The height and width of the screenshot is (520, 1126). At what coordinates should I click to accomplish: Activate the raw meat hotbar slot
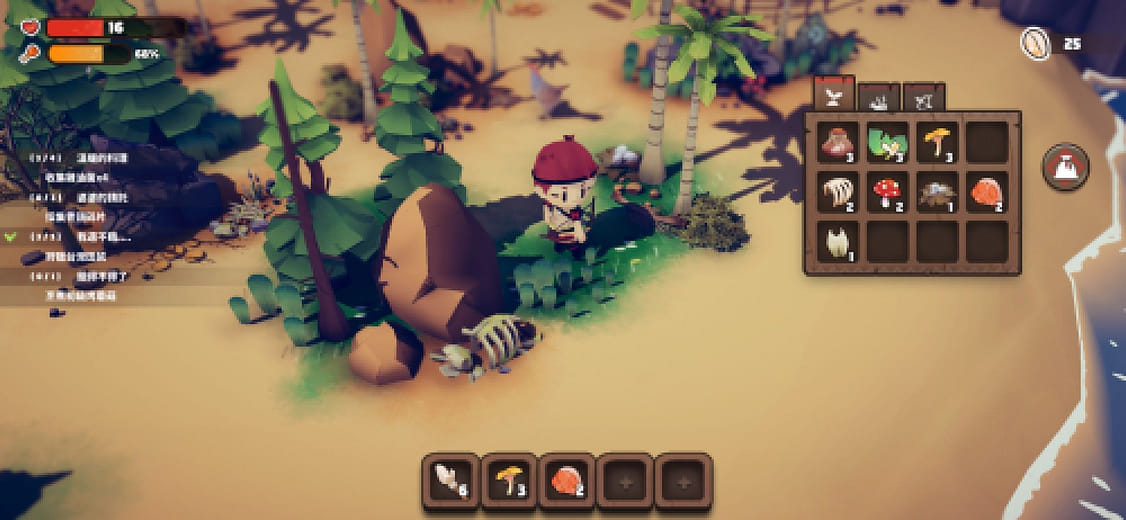click(567, 481)
